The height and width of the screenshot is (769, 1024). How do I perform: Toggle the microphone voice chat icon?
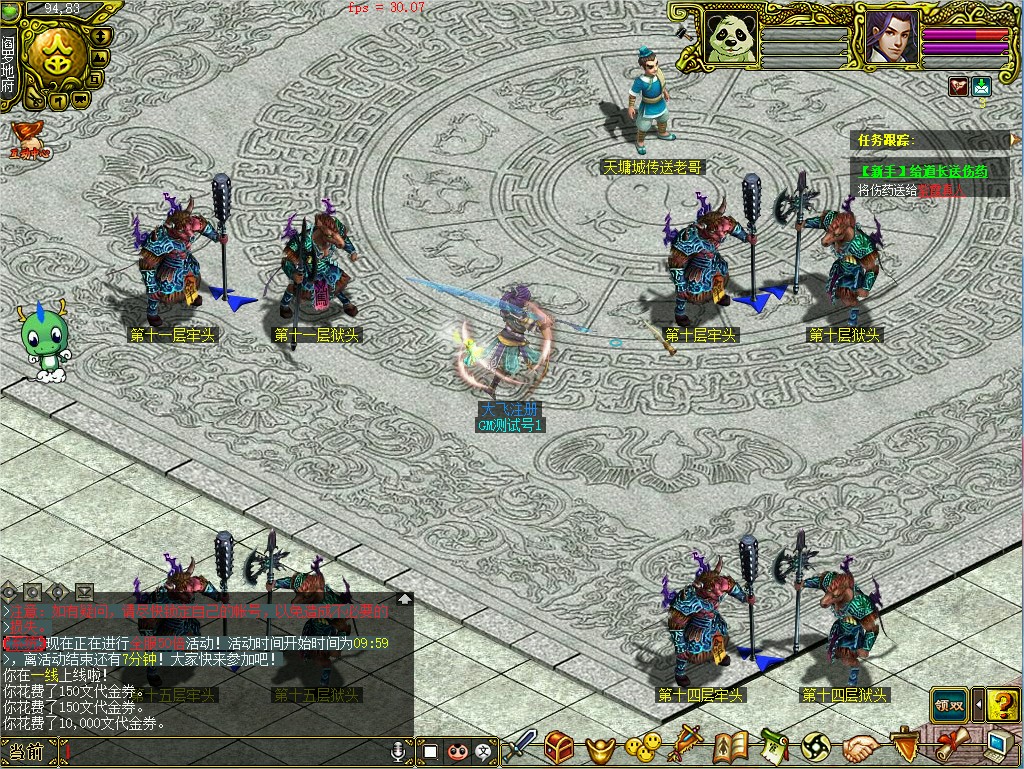(x=399, y=749)
